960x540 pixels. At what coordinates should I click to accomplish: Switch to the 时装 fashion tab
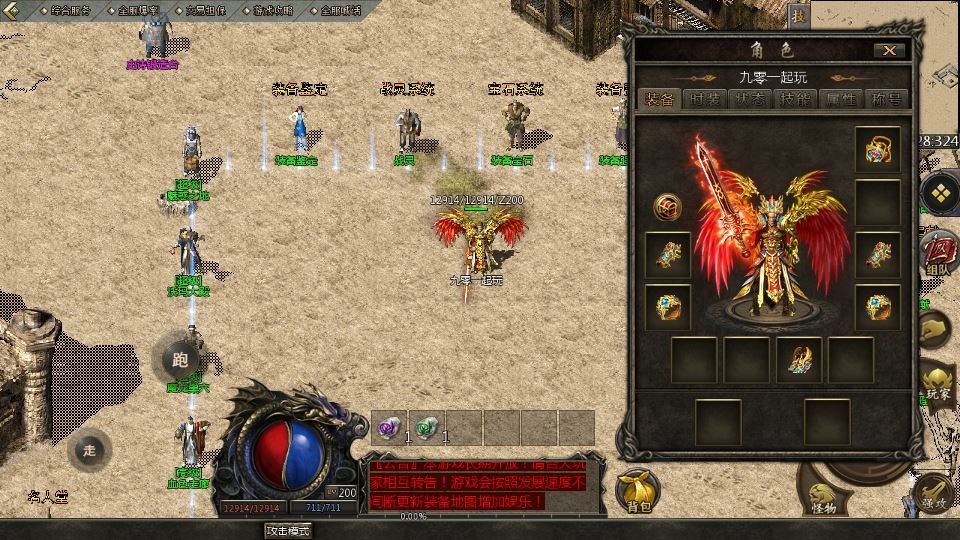click(705, 99)
